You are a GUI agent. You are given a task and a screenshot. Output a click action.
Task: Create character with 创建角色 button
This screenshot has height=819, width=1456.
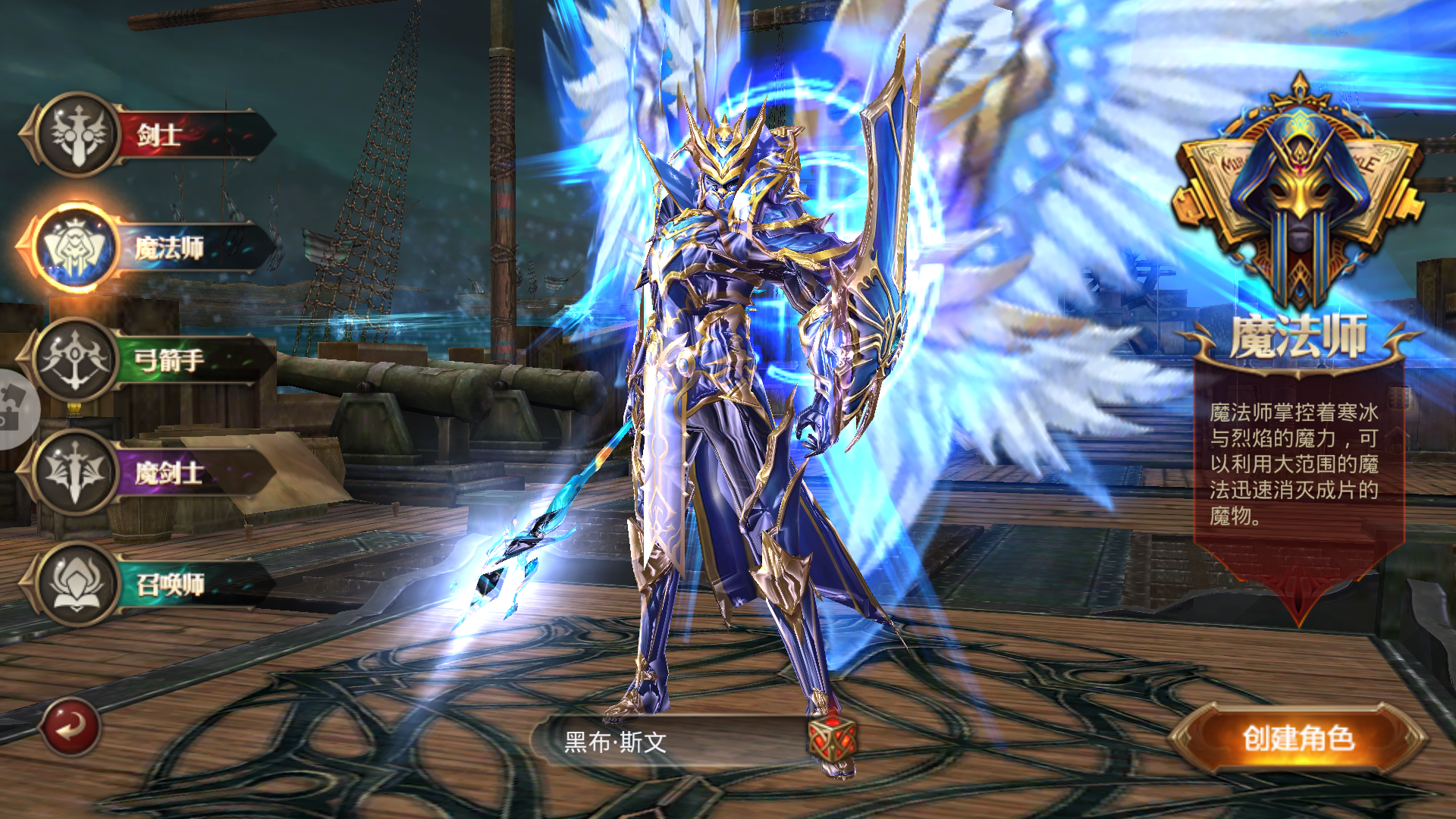(1298, 739)
